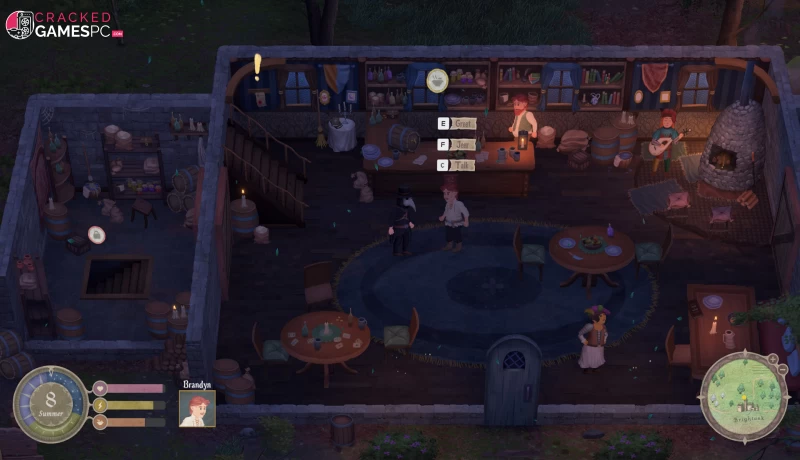800x460 pixels.
Task: Click the Cracked Games PC watermark logo
Action: (x=64, y=25)
